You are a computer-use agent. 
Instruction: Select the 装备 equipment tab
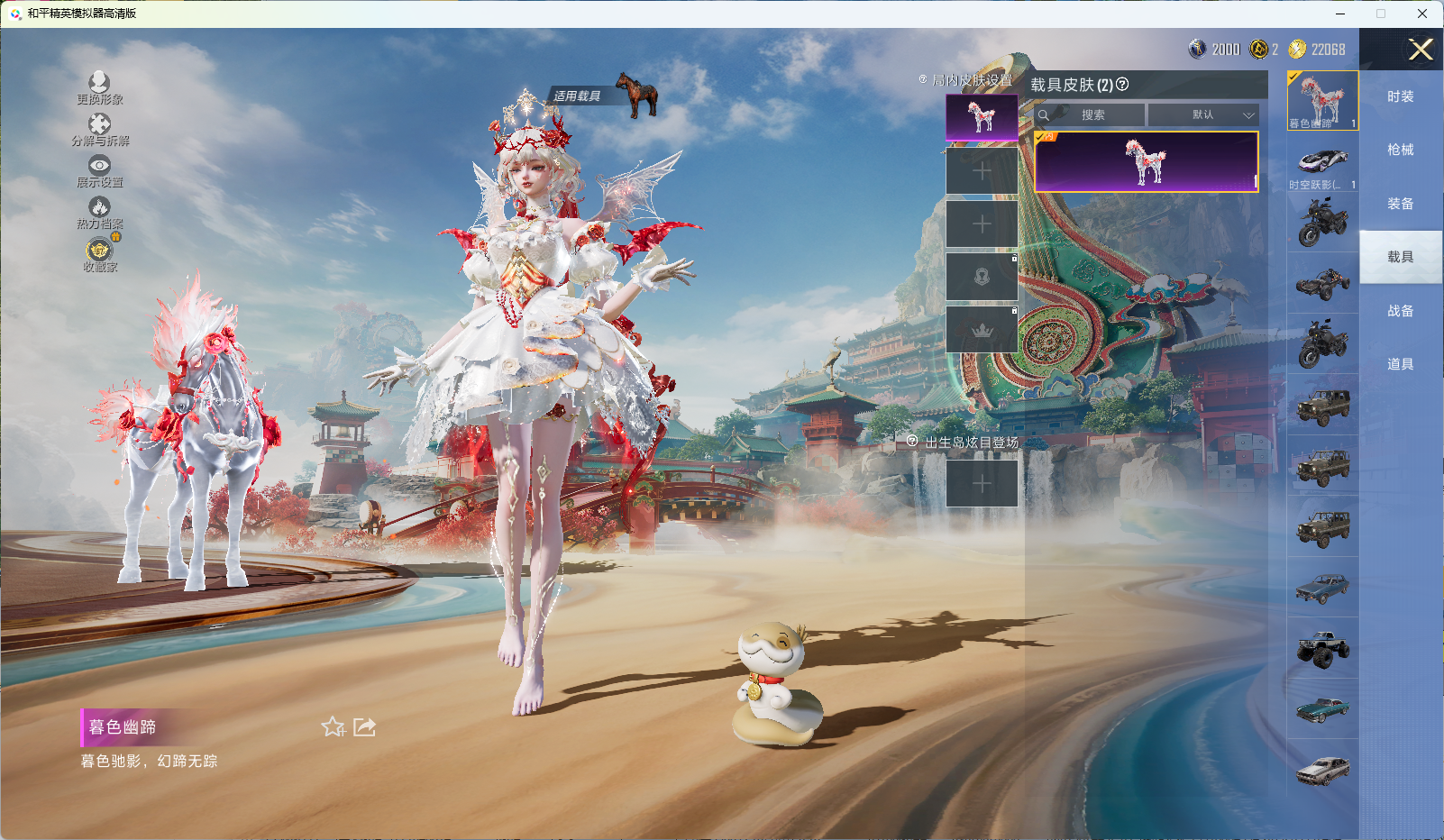click(1400, 204)
